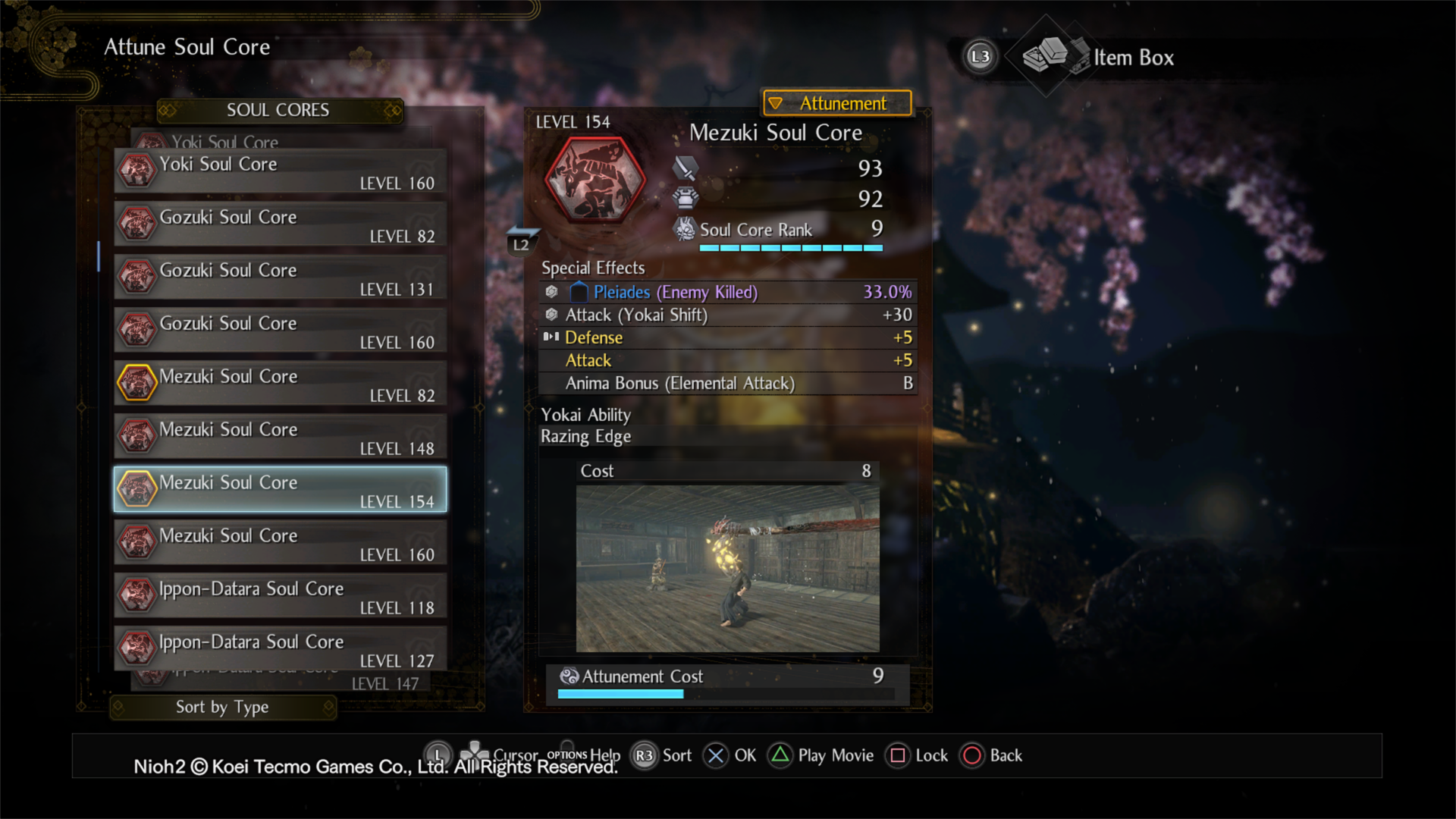
Task: Open the Attunement dropdown
Action: (836, 103)
